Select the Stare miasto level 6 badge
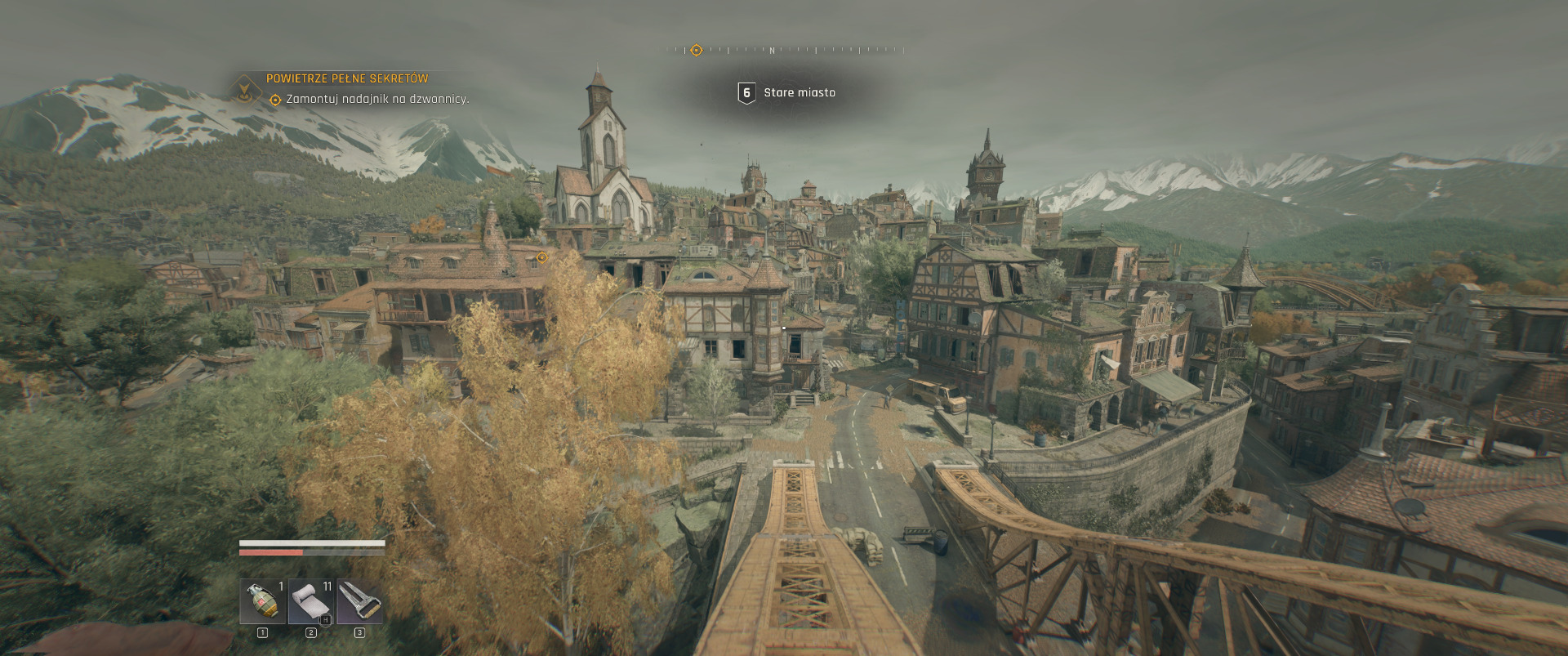This screenshot has width=1568, height=656. (746, 93)
